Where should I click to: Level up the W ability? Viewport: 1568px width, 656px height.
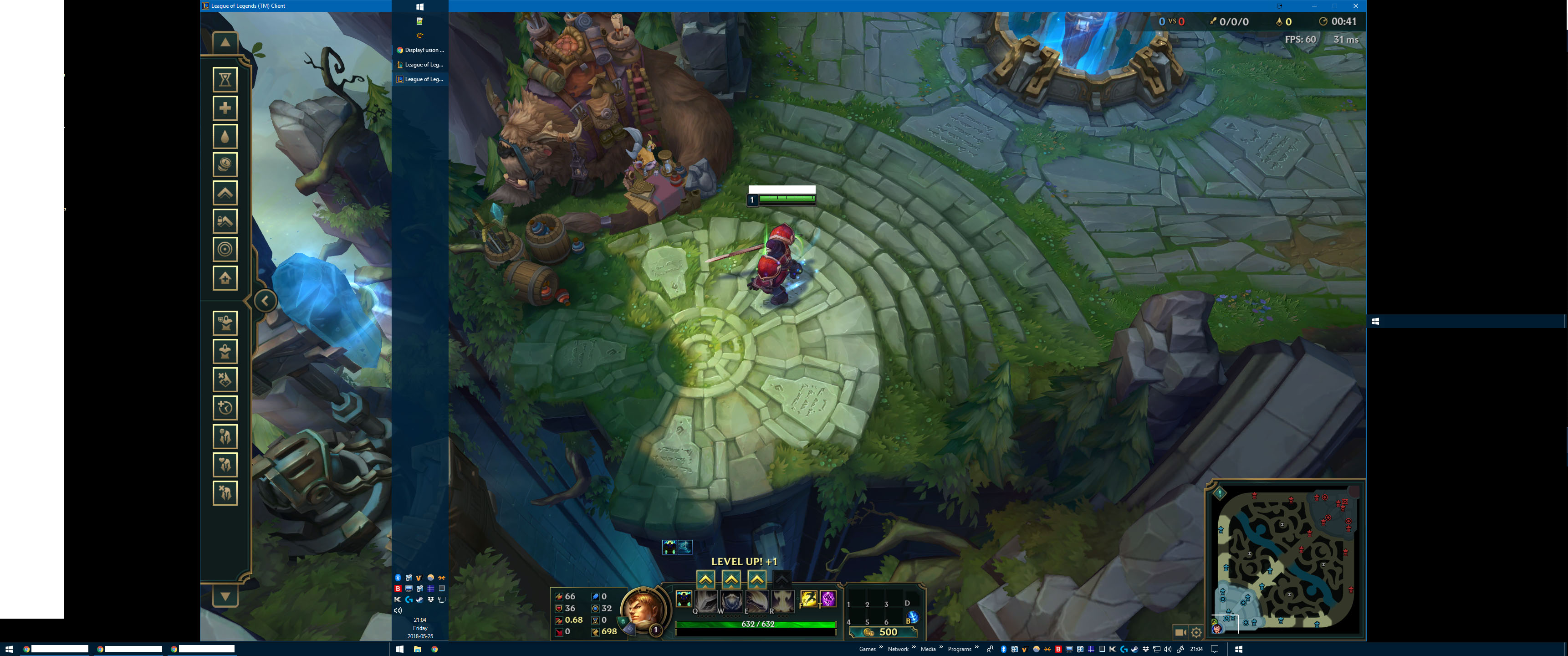tap(731, 579)
